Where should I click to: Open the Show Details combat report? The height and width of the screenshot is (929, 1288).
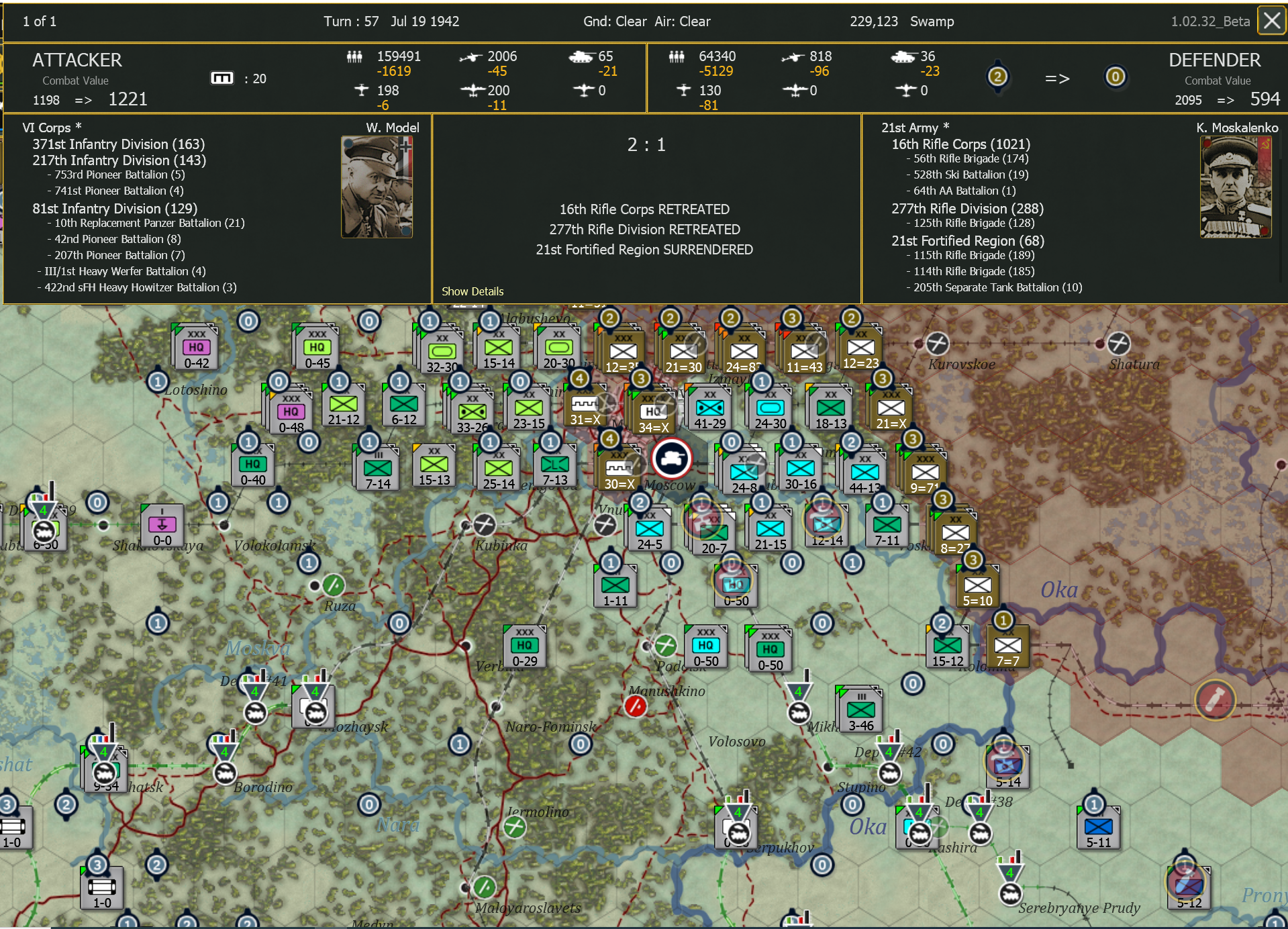473,291
